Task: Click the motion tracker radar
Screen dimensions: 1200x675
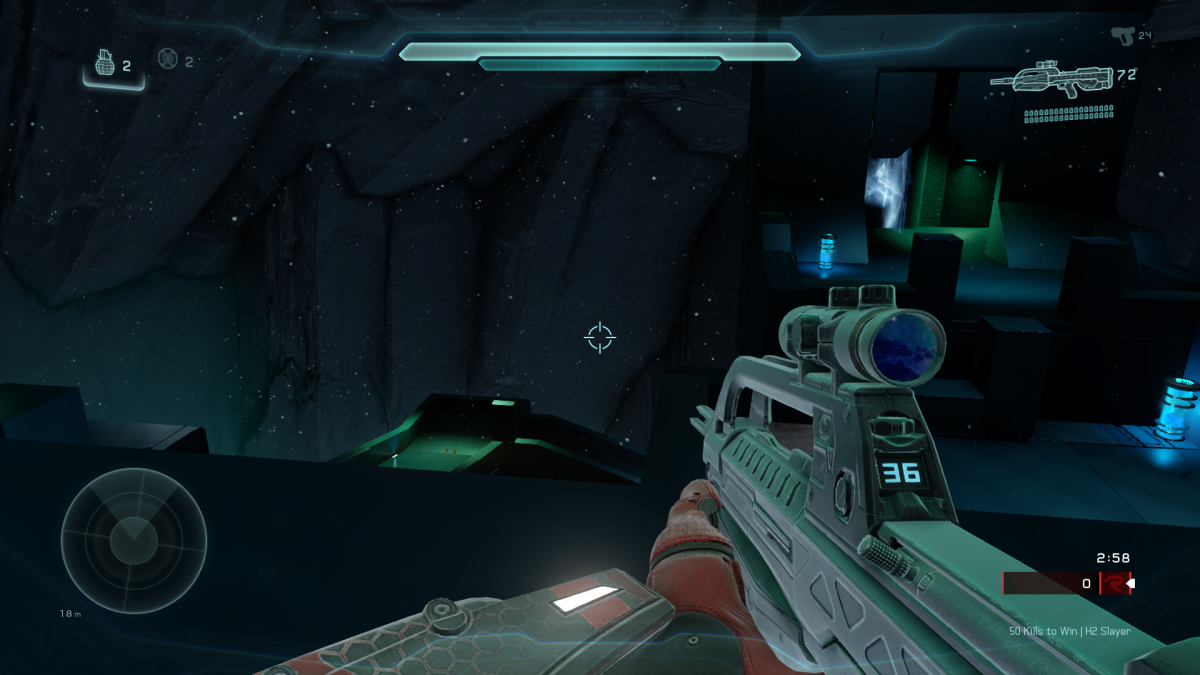Action: [x=134, y=541]
